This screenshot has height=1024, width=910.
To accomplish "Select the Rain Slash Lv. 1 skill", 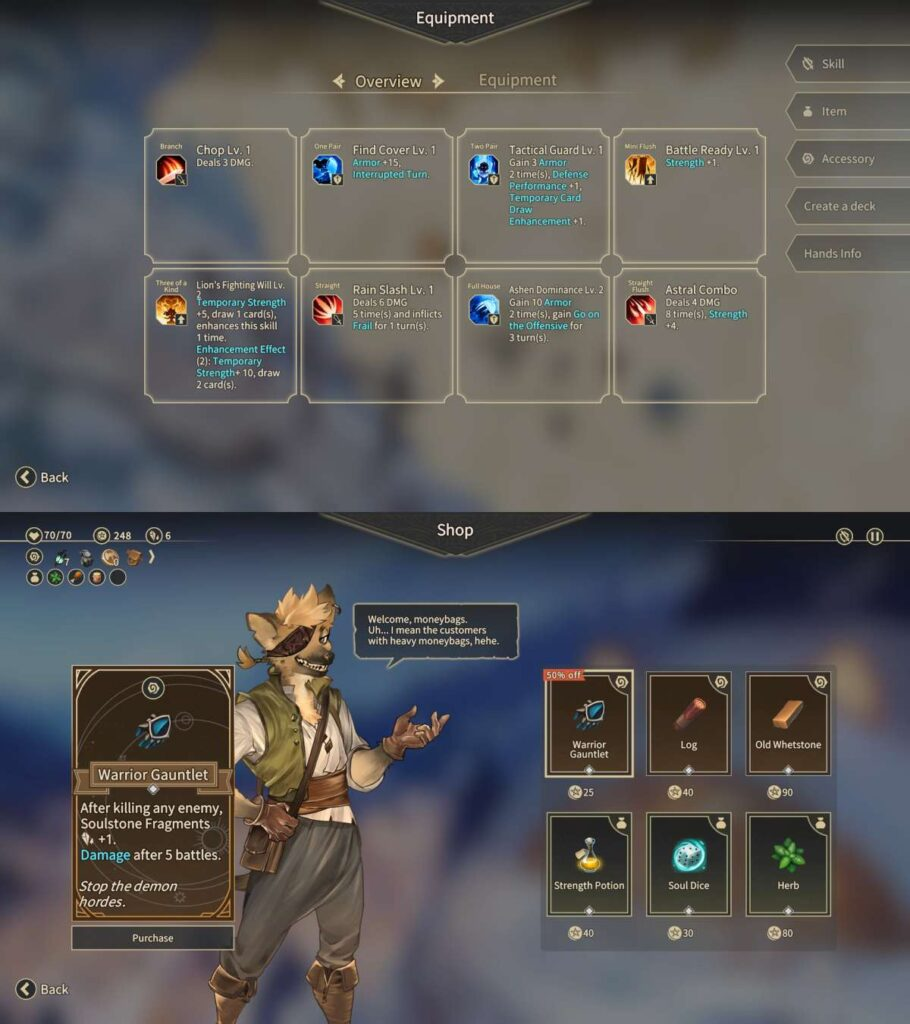I will coord(377,335).
